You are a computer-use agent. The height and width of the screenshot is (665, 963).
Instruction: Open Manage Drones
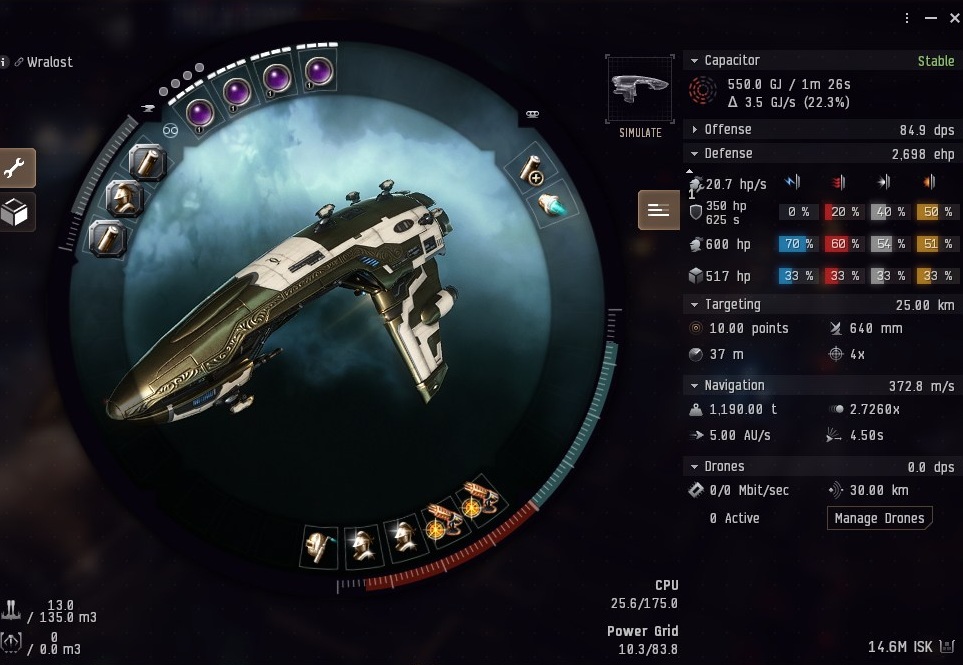point(879,518)
